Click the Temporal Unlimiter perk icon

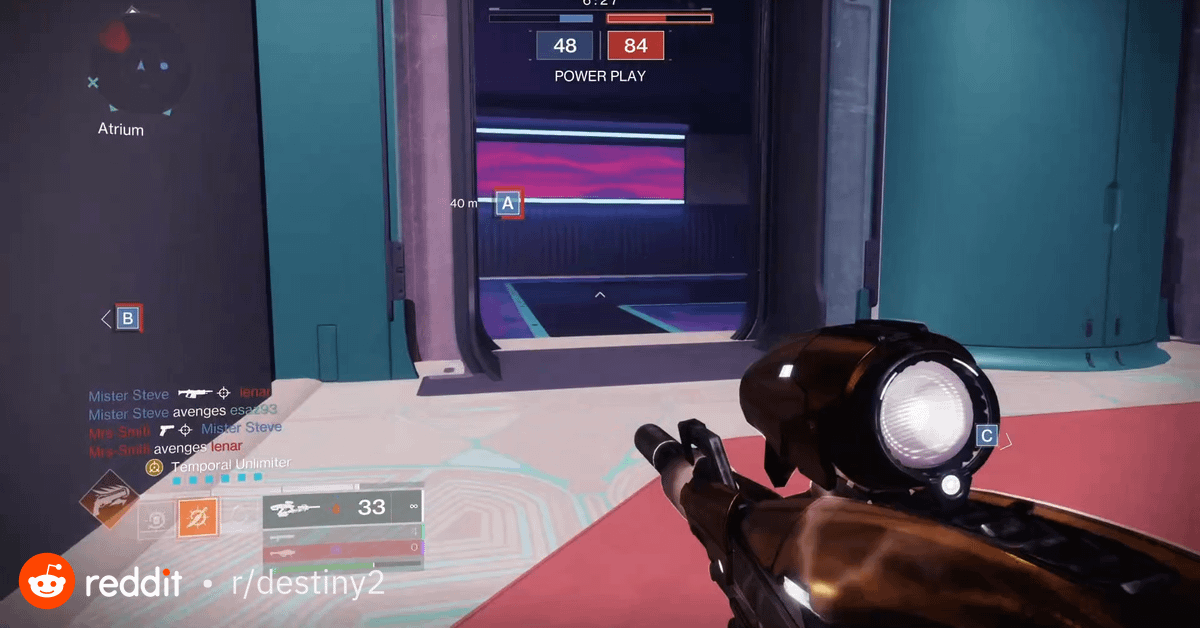[x=154, y=466]
